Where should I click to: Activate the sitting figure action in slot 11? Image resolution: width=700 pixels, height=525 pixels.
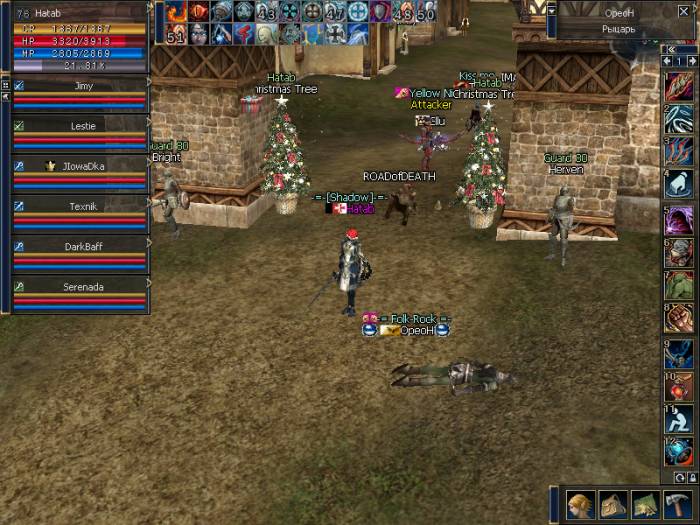pos(679,418)
